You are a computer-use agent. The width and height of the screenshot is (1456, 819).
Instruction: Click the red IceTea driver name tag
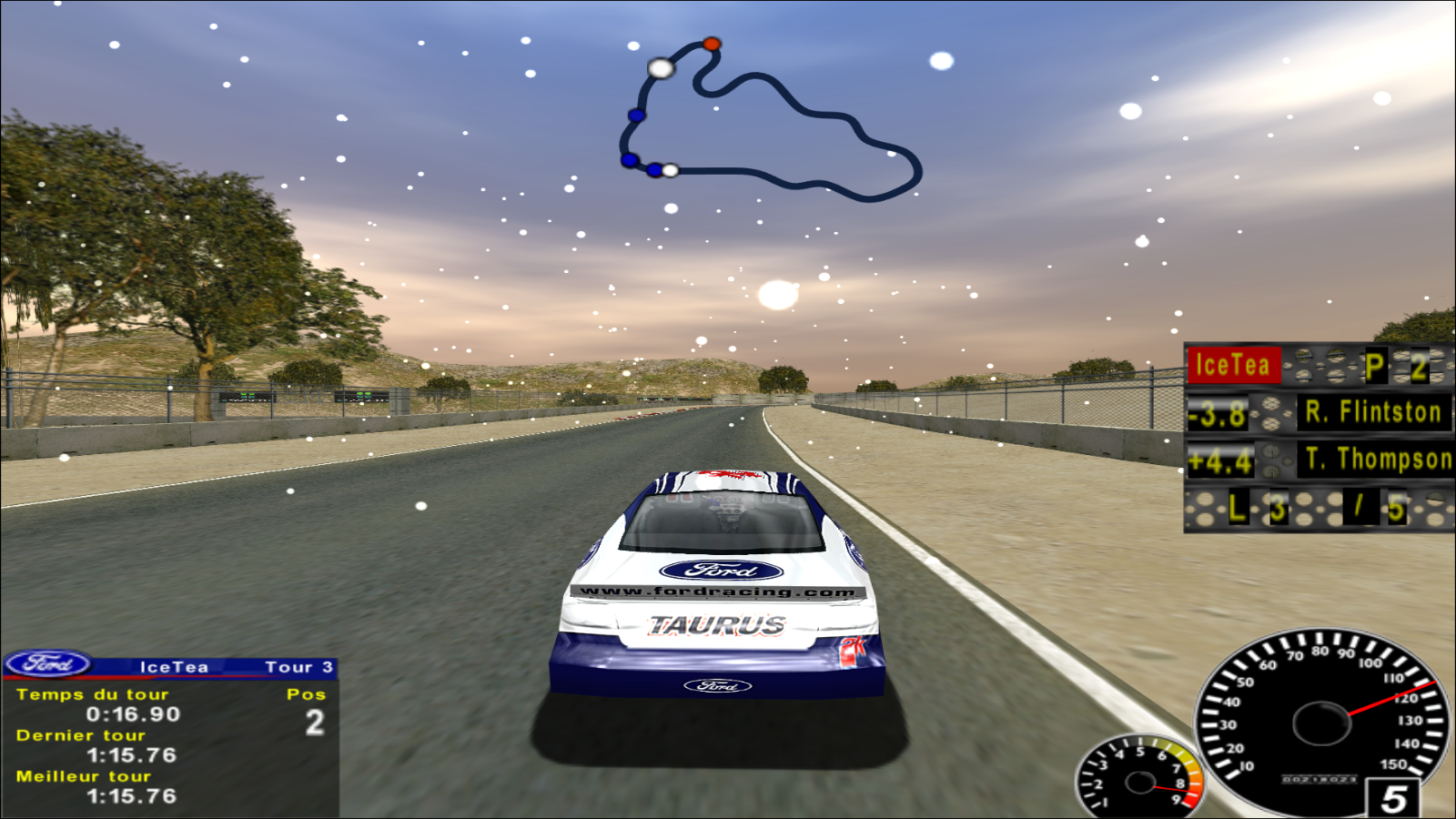(1233, 366)
